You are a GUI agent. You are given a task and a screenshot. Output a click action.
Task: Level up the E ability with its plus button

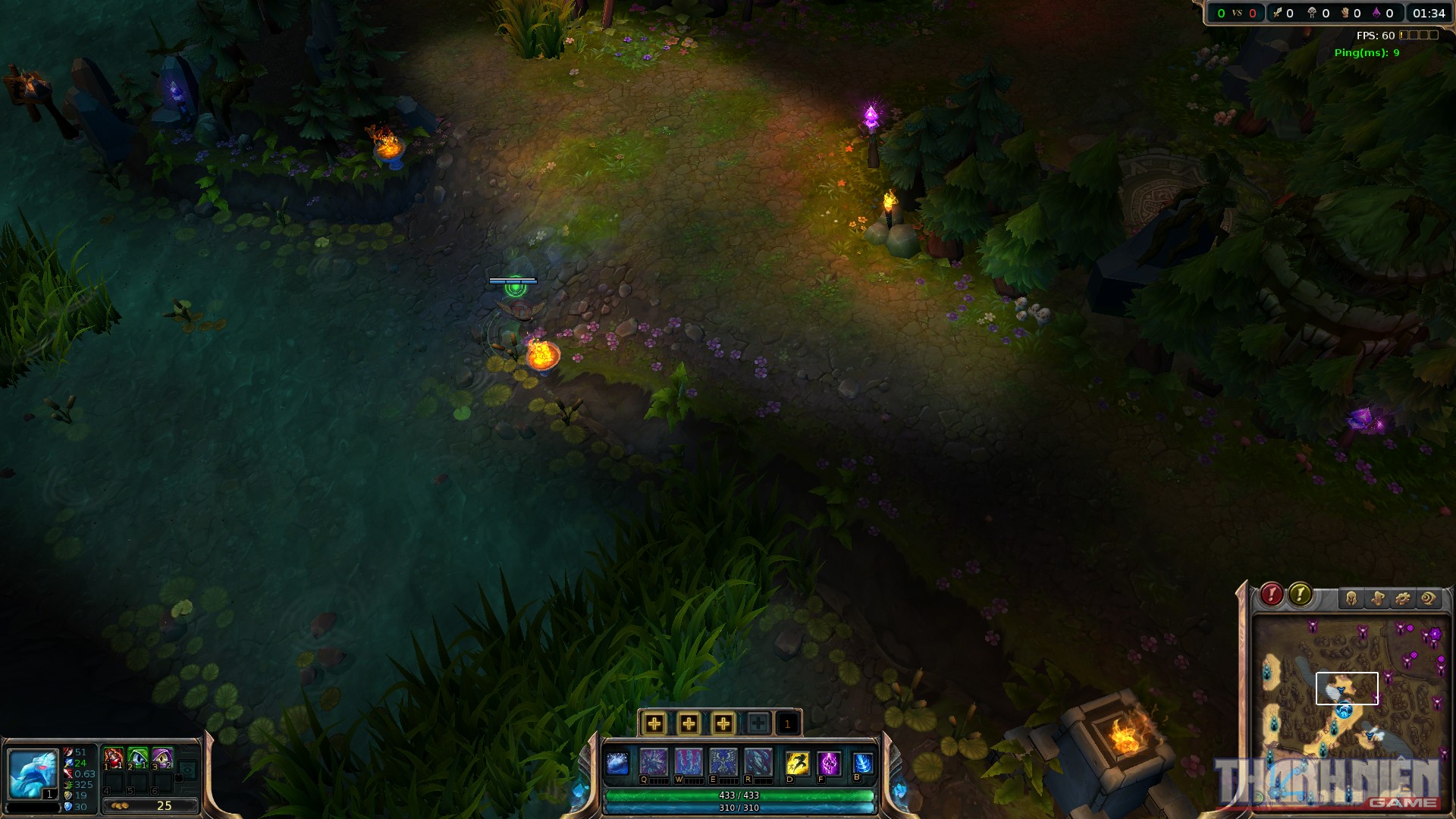(723, 723)
